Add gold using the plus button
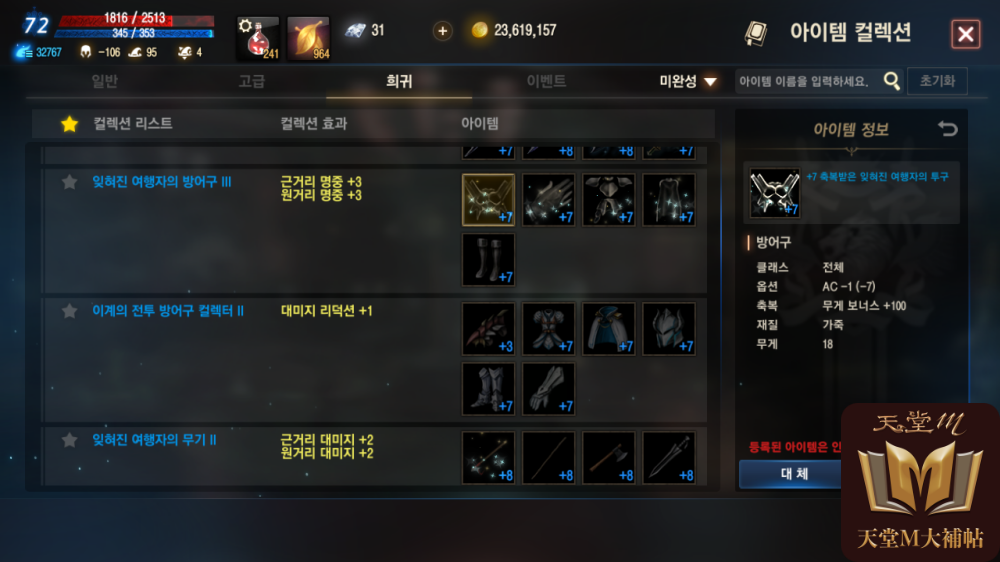This screenshot has height=562, width=1000. [x=442, y=31]
